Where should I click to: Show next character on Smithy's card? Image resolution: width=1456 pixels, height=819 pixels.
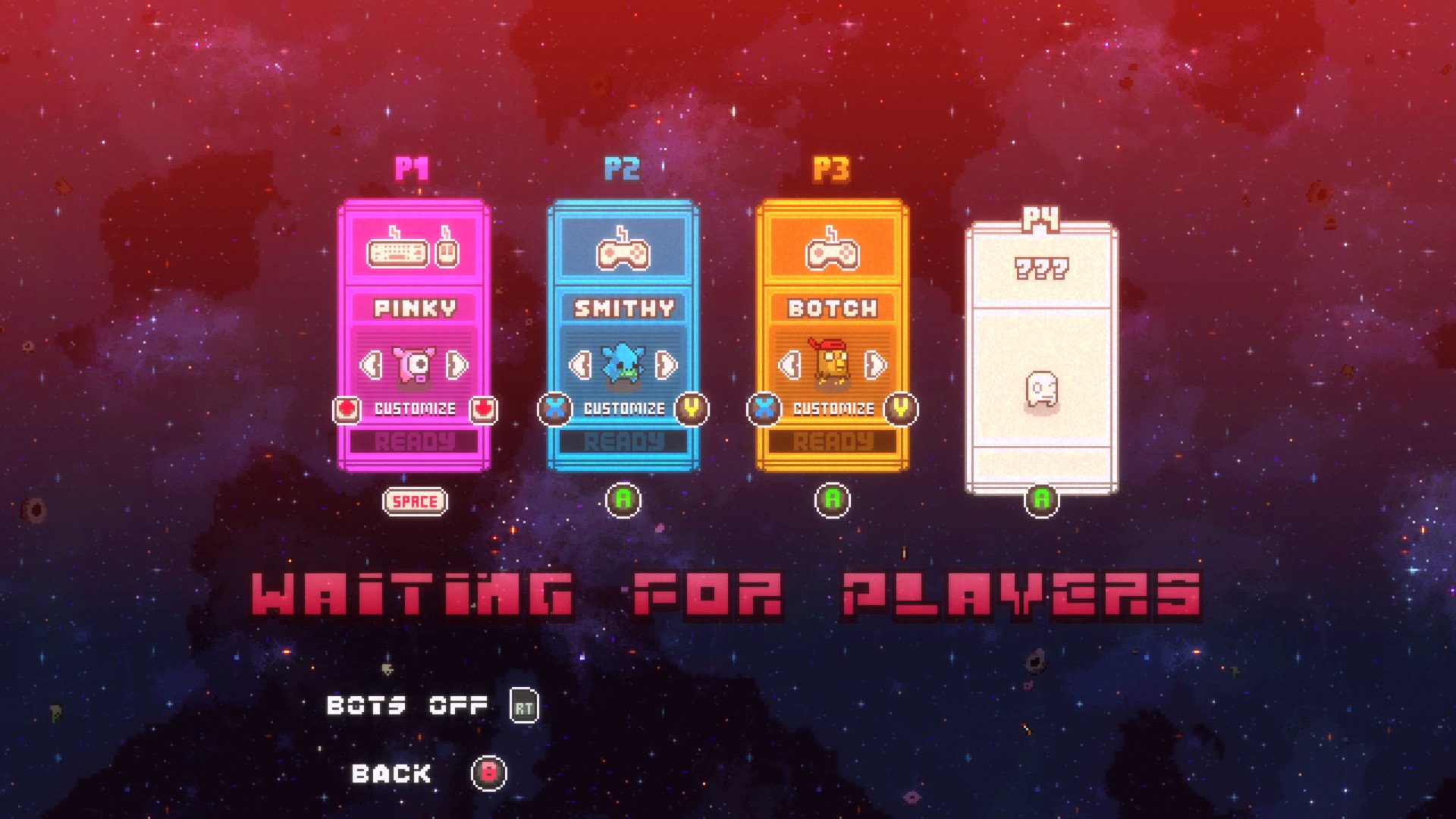[x=667, y=366]
